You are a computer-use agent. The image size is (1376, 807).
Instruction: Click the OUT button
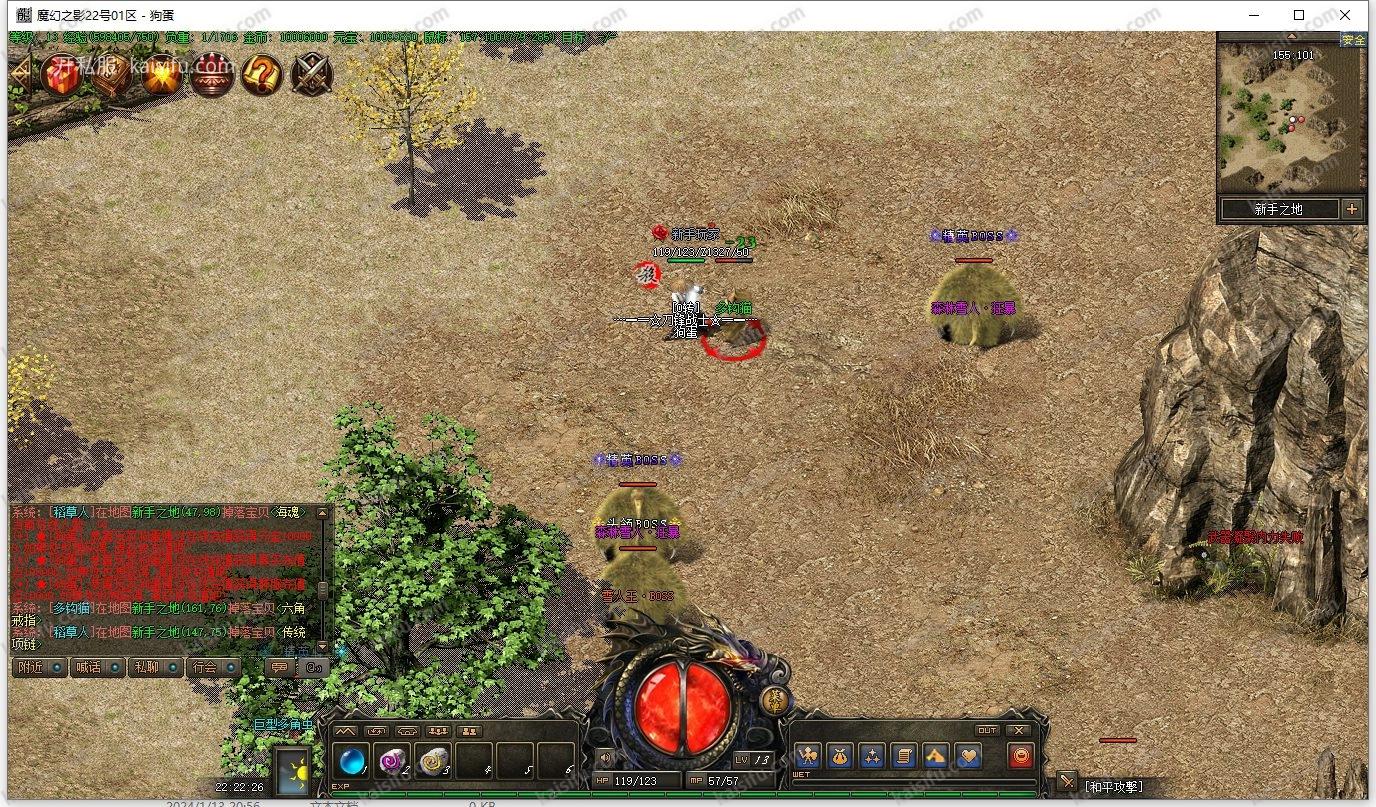pos(986,730)
